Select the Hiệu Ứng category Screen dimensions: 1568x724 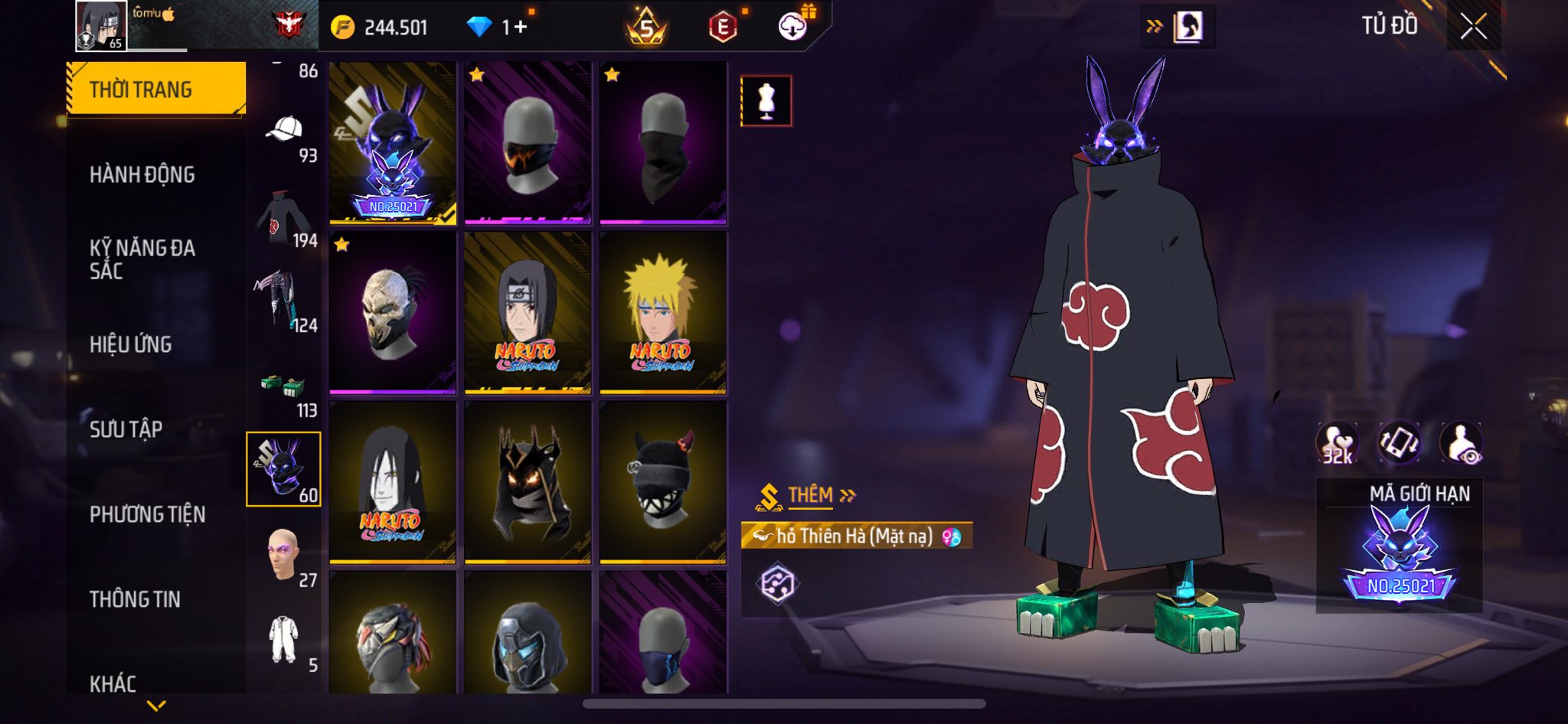[131, 344]
